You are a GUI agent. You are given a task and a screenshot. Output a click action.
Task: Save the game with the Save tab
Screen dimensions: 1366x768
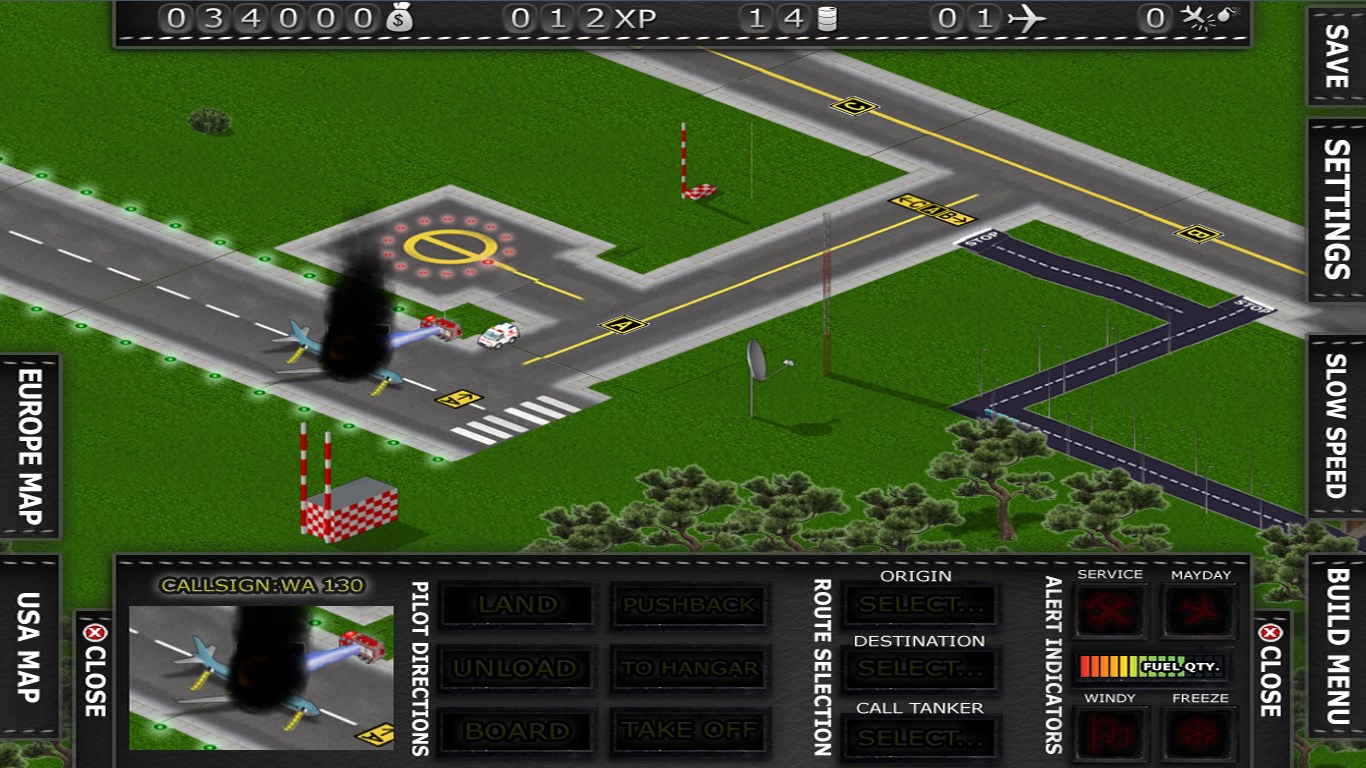pos(1336,57)
